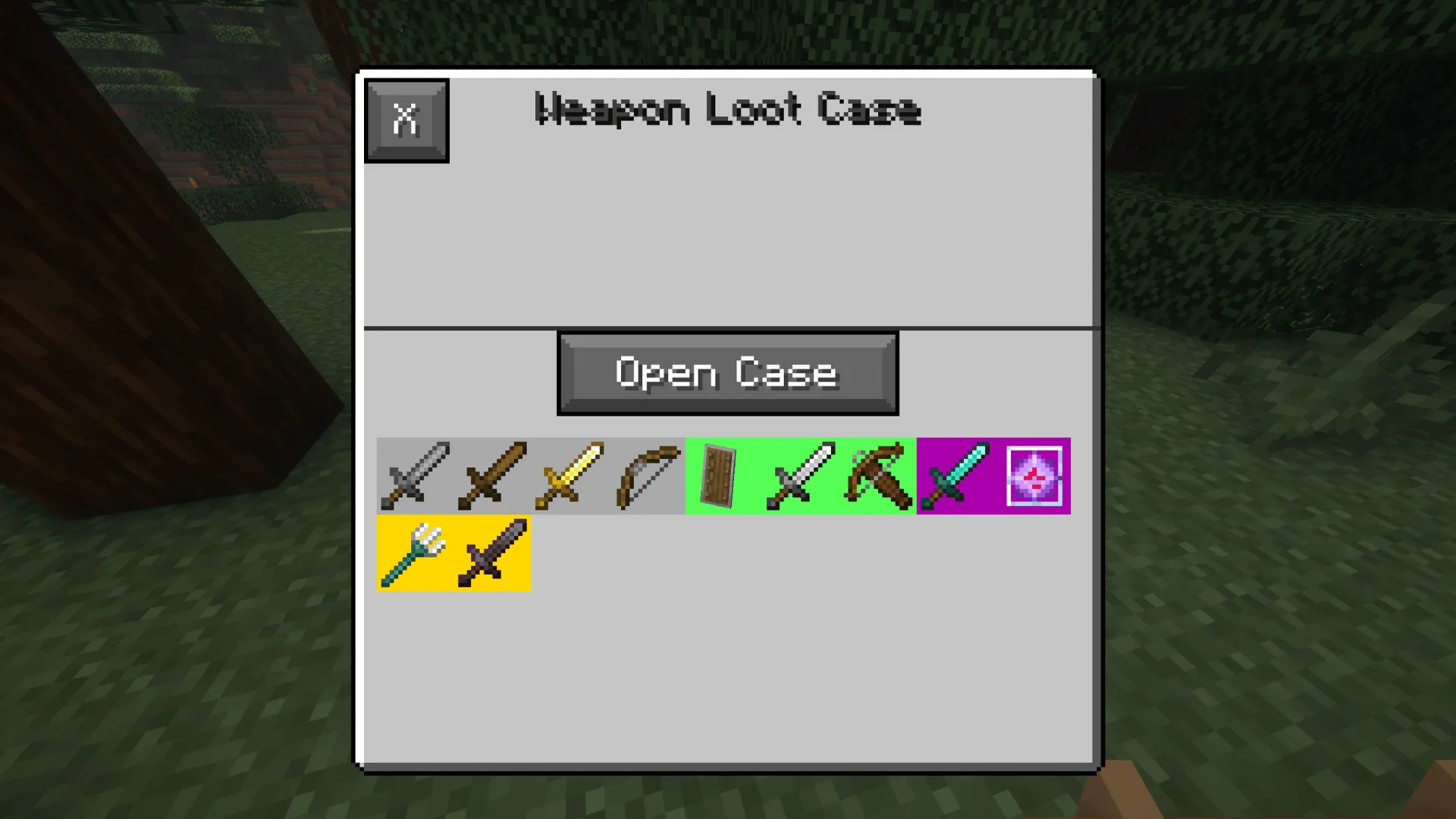
Task: Select the wooden sword loot icon
Action: (491, 475)
